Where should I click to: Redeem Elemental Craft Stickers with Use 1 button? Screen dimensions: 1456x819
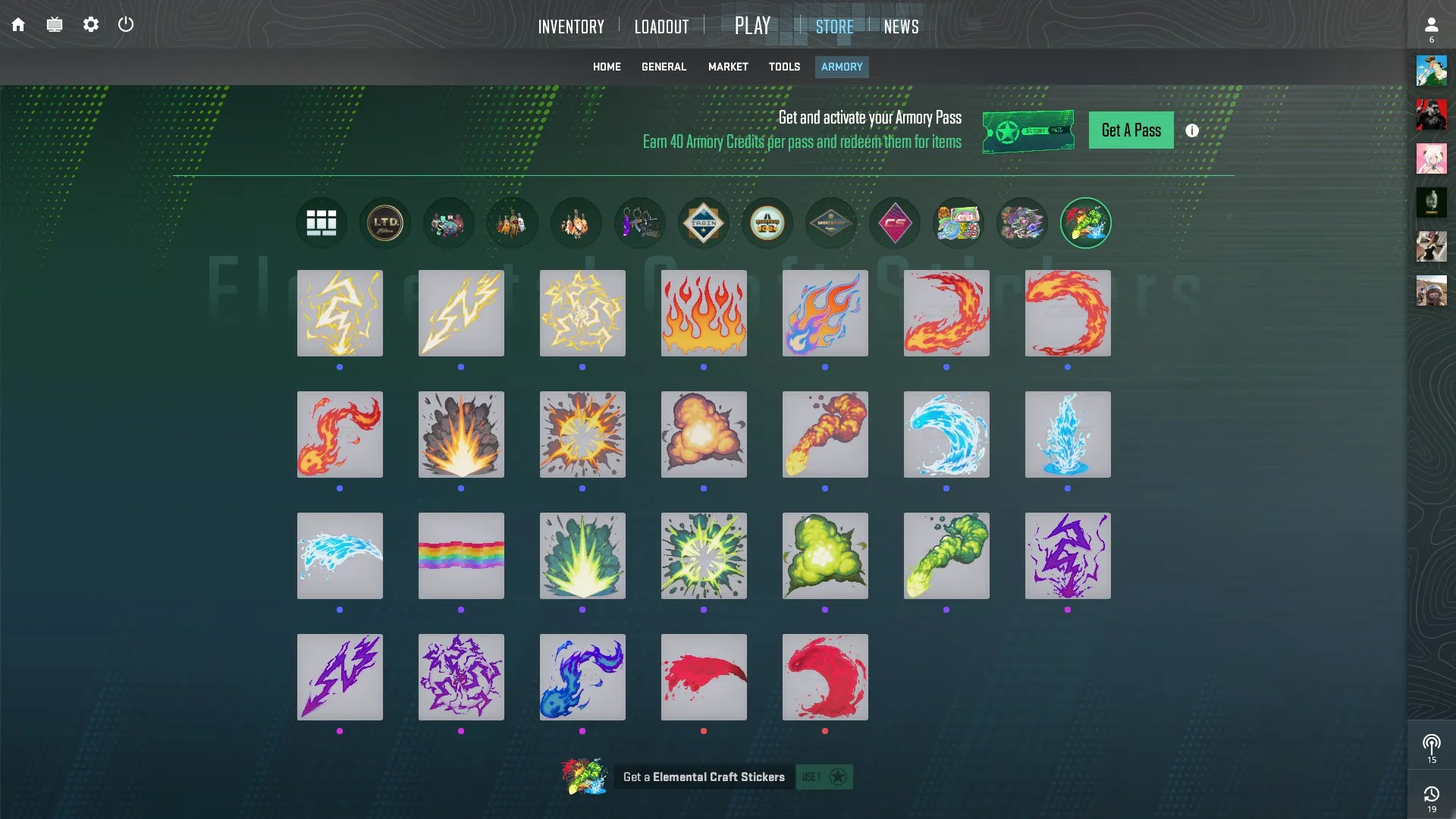pyautogui.click(x=824, y=777)
